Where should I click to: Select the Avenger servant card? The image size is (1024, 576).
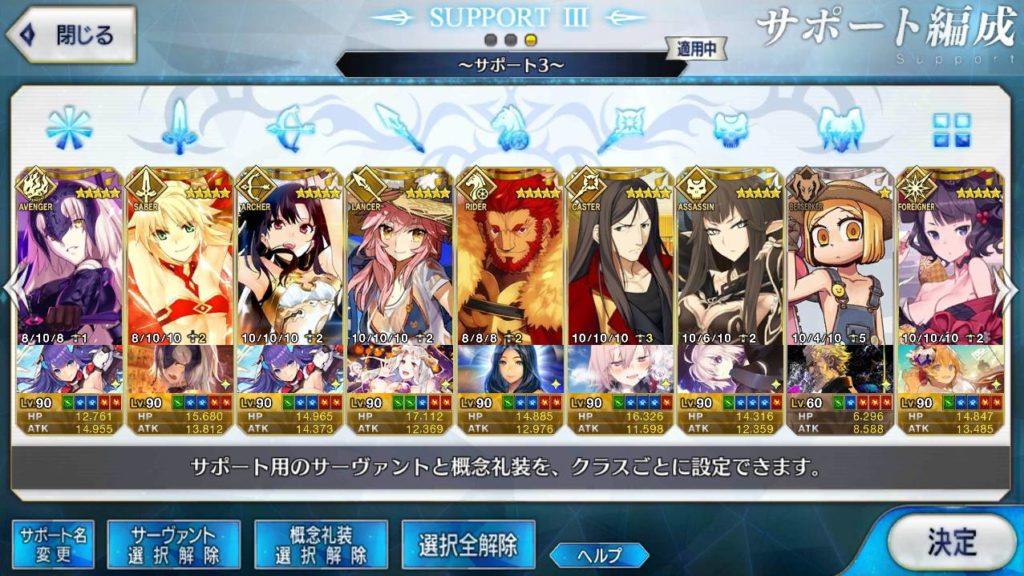pos(69,255)
